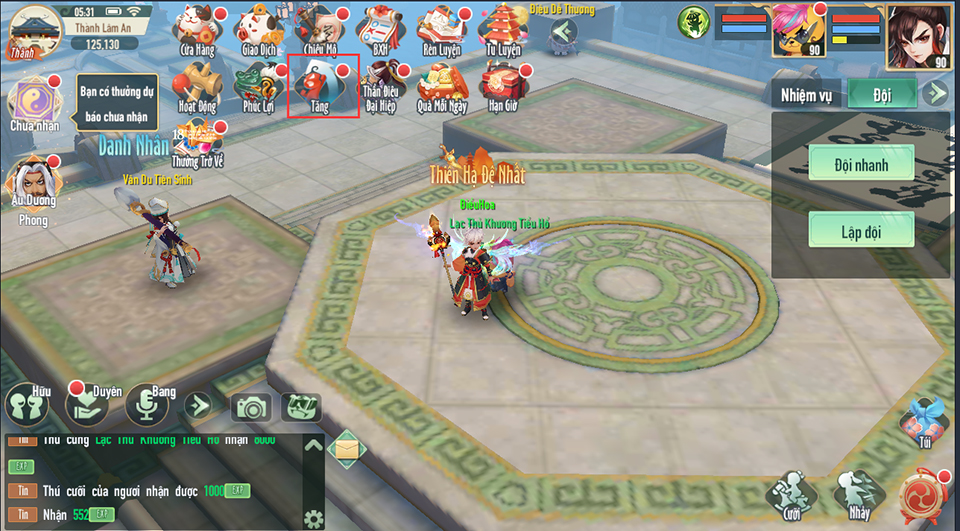Open the Hữu friends button
Screen dimensions: 960x531
(x=28, y=405)
